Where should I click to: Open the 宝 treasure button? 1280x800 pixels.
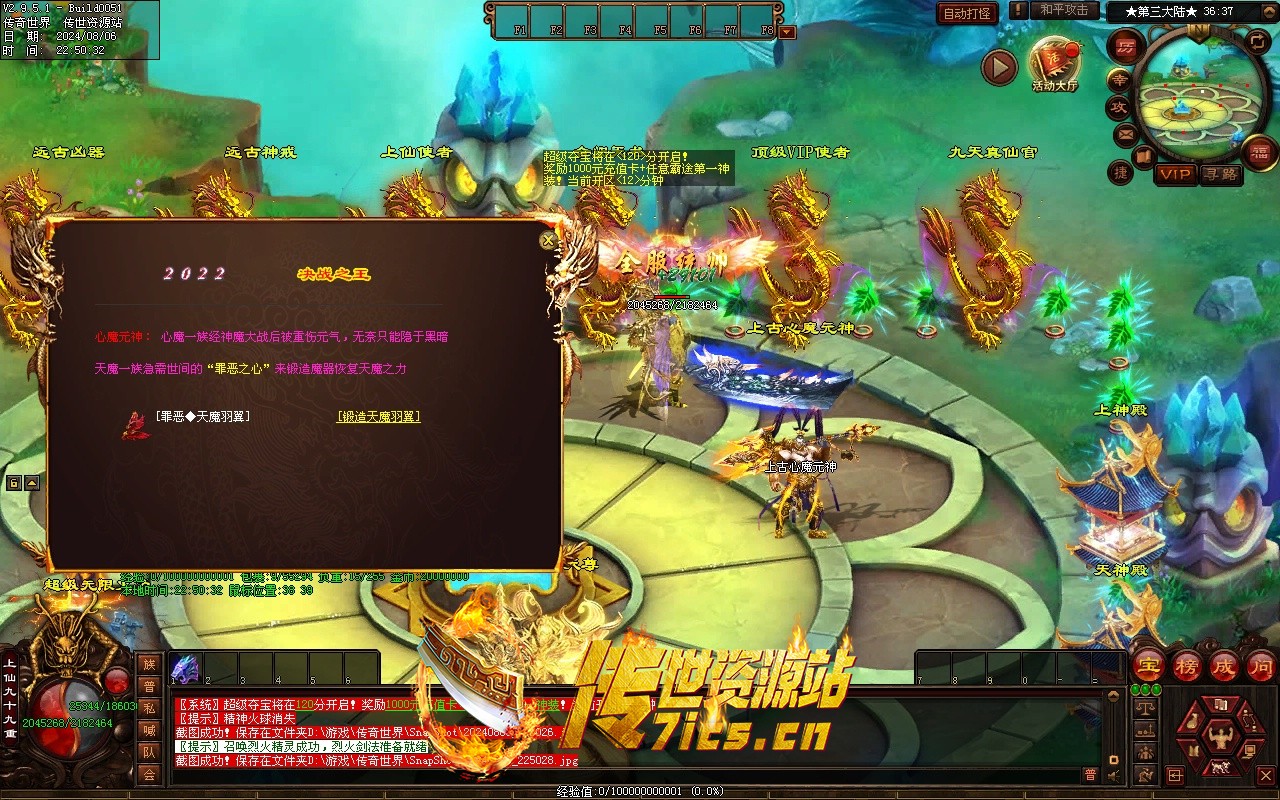[1148, 666]
